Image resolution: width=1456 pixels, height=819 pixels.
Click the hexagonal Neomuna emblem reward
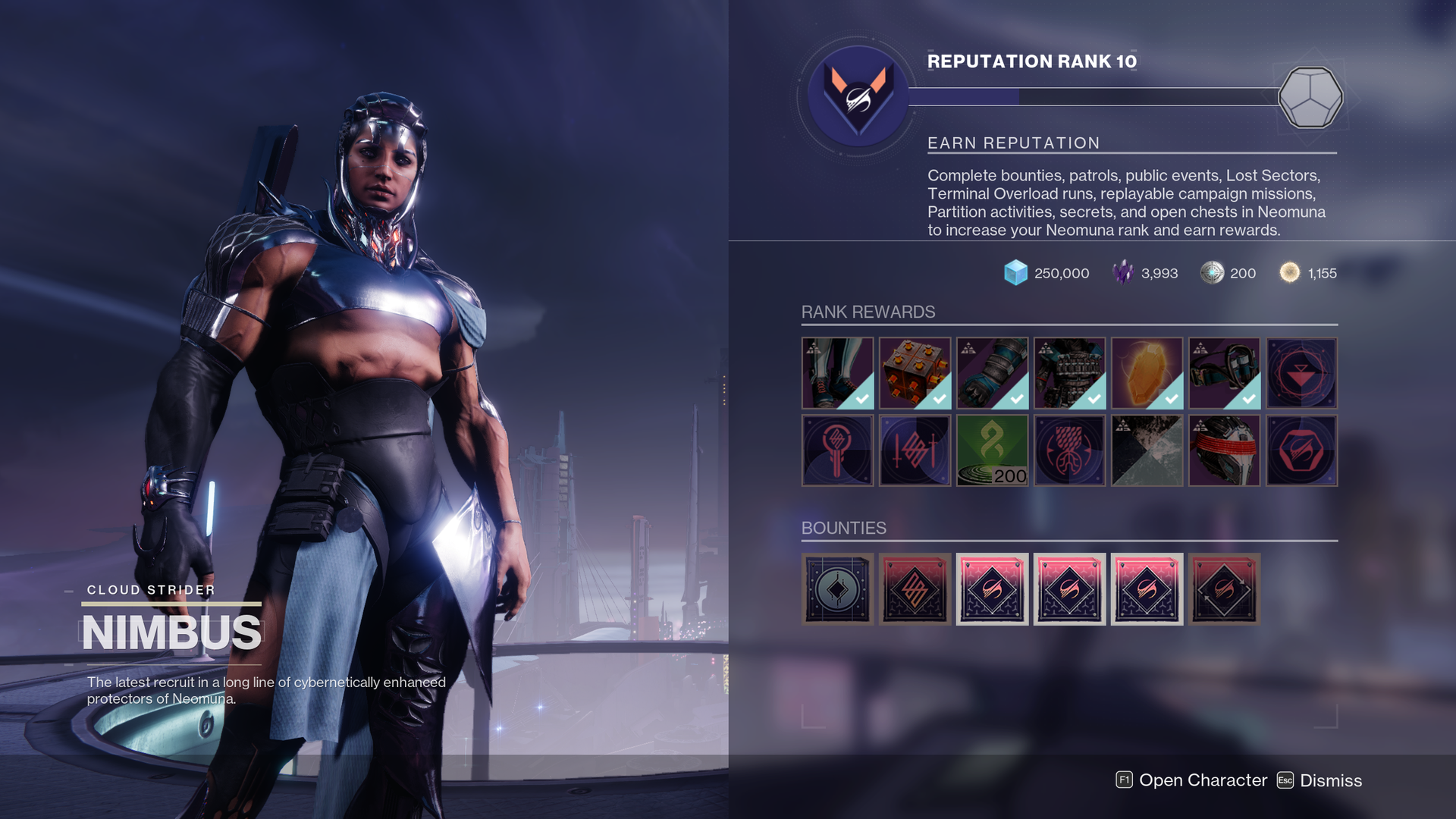click(x=1302, y=450)
